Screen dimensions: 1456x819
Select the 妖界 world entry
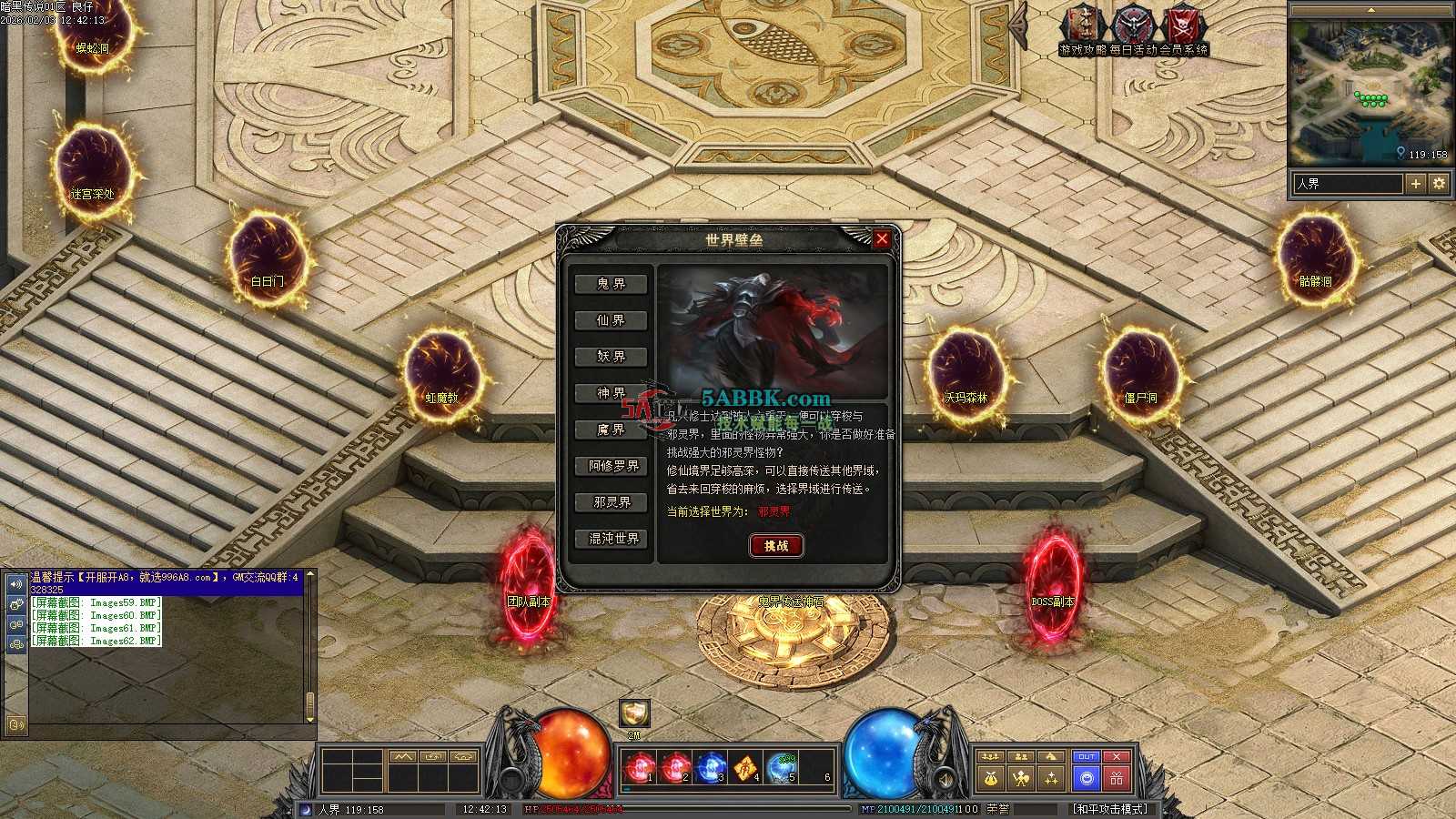point(612,357)
